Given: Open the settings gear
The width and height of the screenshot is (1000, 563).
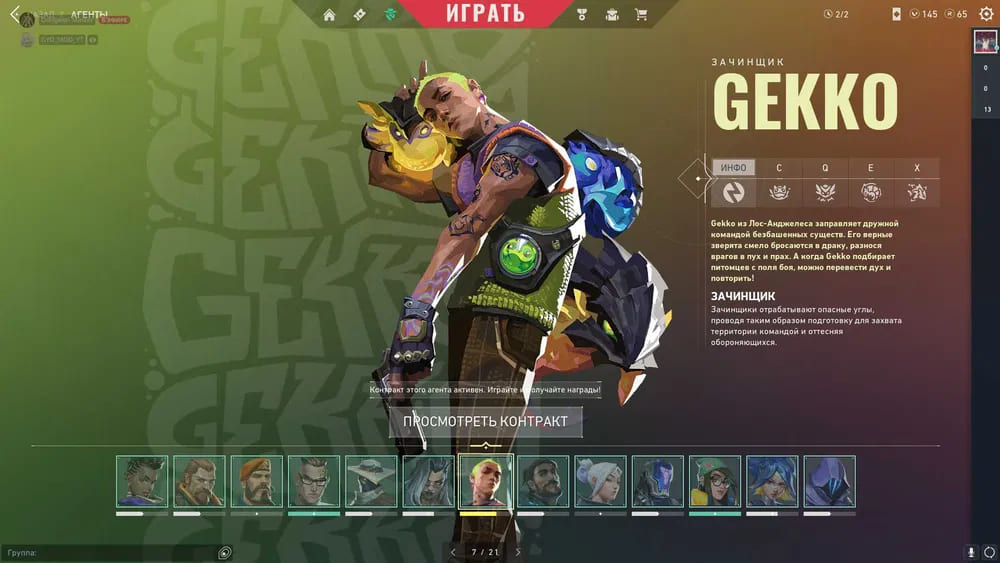Looking at the screenshot, I should [x=987, y=14].
